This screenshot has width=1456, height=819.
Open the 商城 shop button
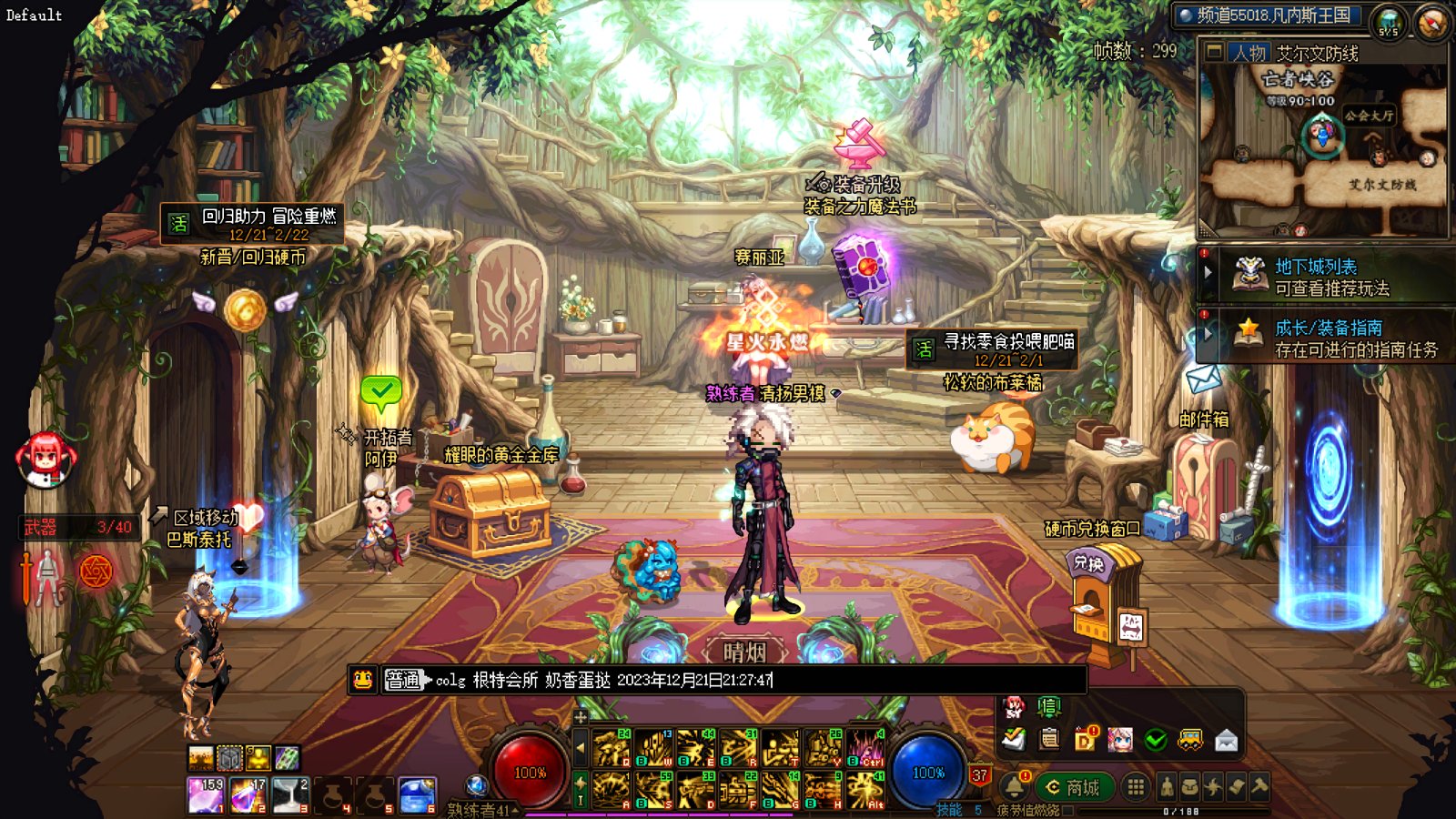pos(1074,787)
